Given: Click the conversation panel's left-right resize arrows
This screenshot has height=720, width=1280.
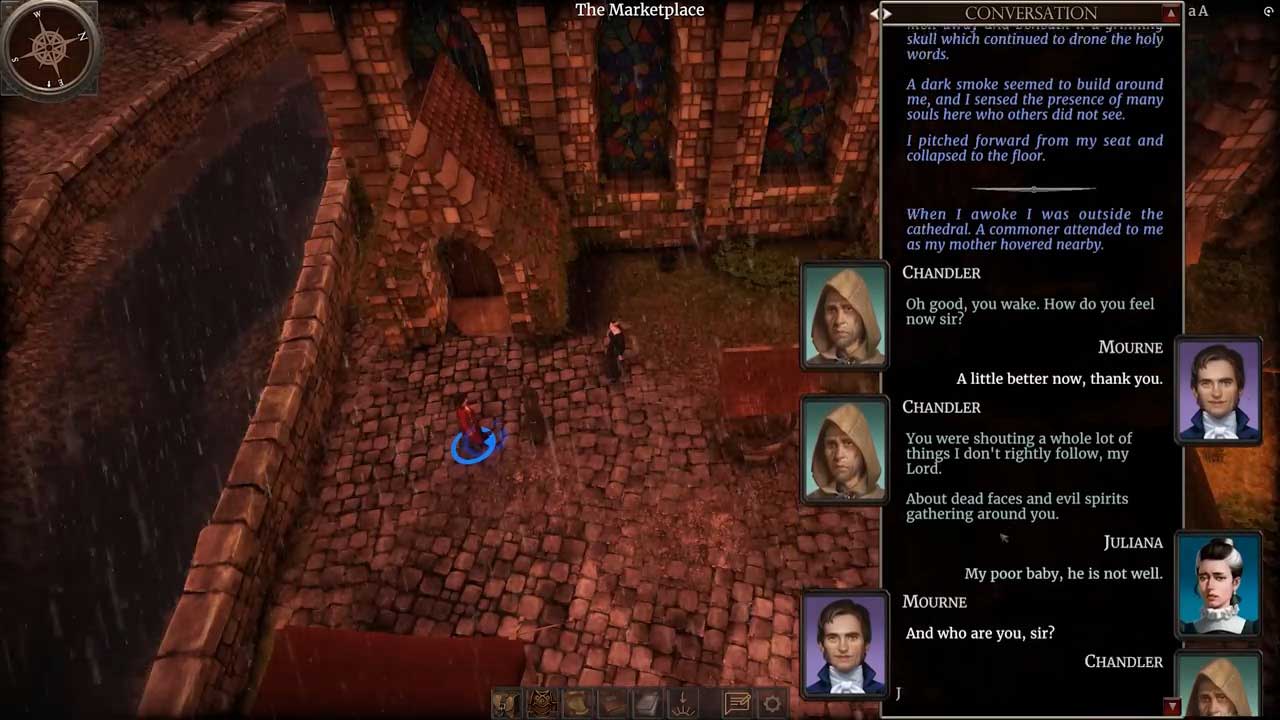Looking at the screenshot, I should [880, 13].
